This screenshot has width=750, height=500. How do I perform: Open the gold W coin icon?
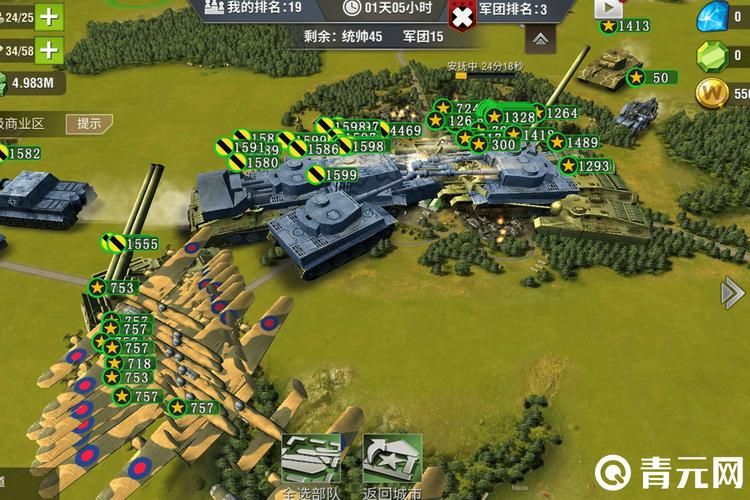coord(714,93)
